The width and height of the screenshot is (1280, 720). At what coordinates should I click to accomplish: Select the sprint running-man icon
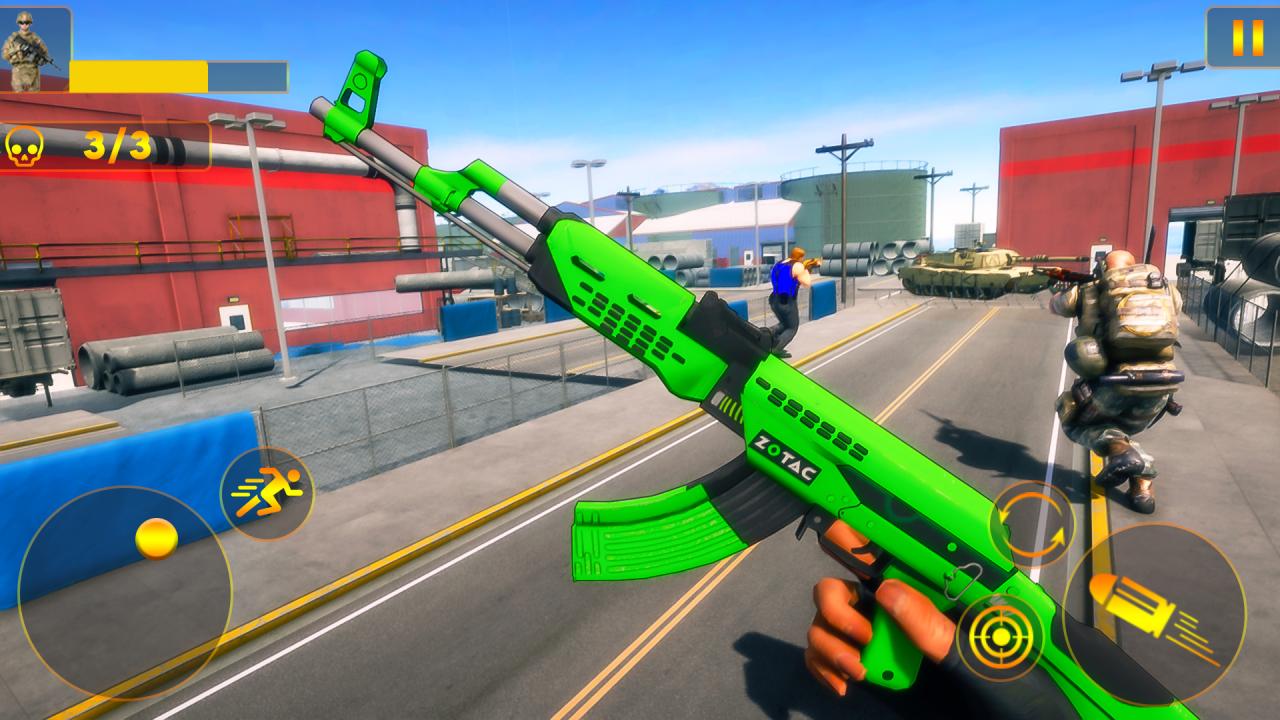[x=268, y=487]
